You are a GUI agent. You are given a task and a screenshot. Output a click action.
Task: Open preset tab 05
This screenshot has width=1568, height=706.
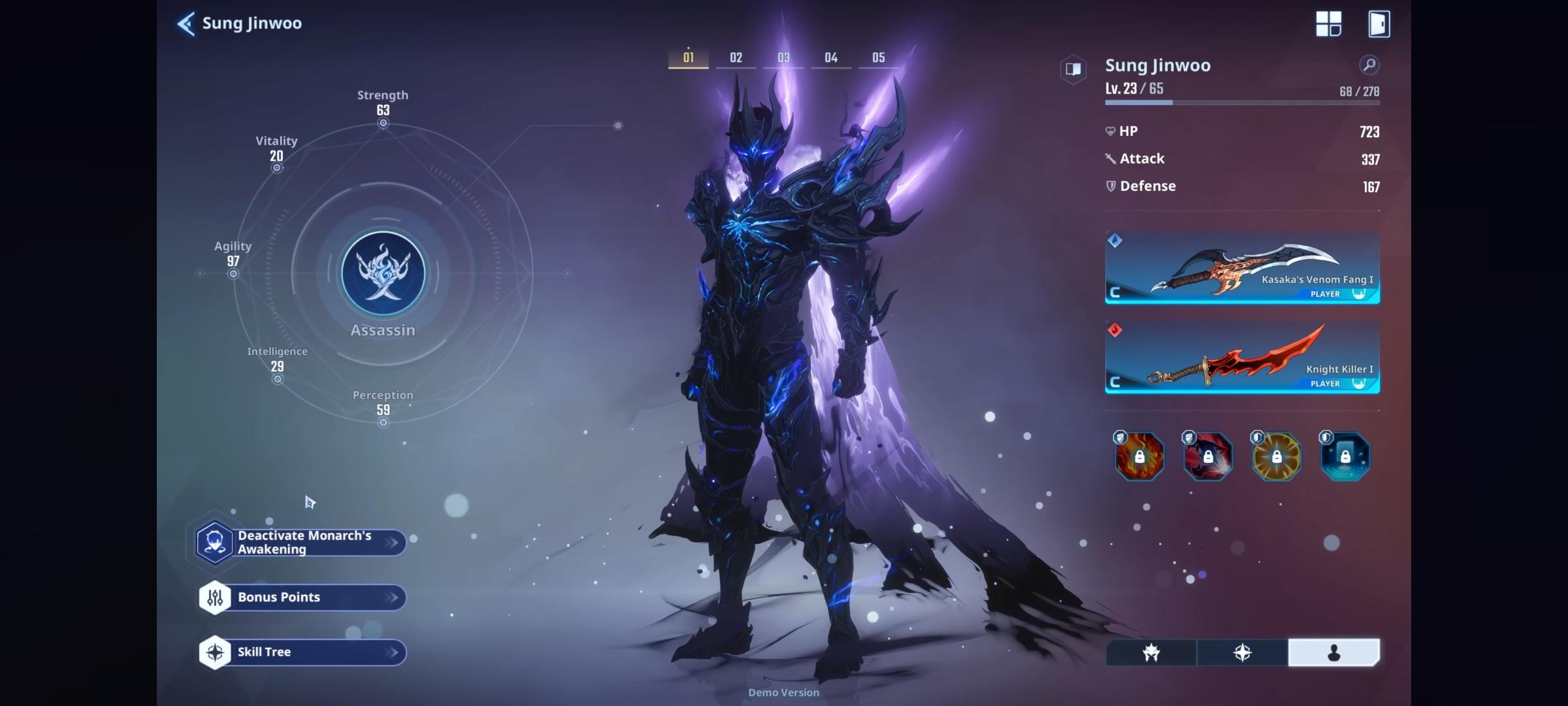[x=879, y=58]
